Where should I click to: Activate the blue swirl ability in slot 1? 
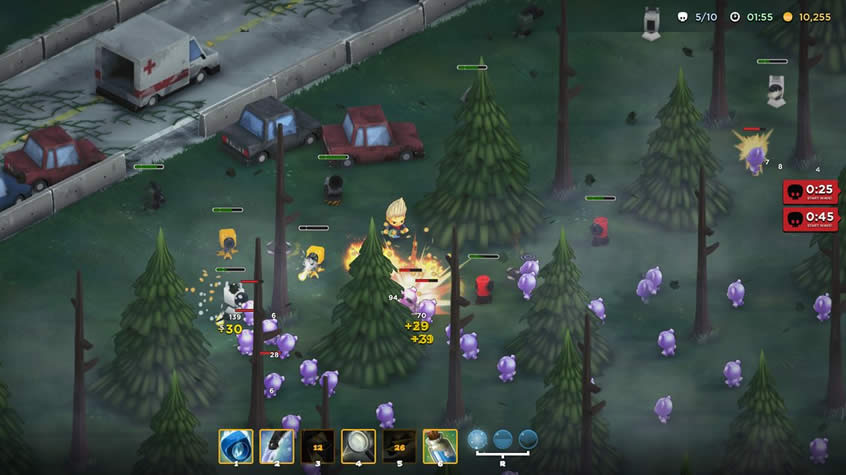coord(236,444)
